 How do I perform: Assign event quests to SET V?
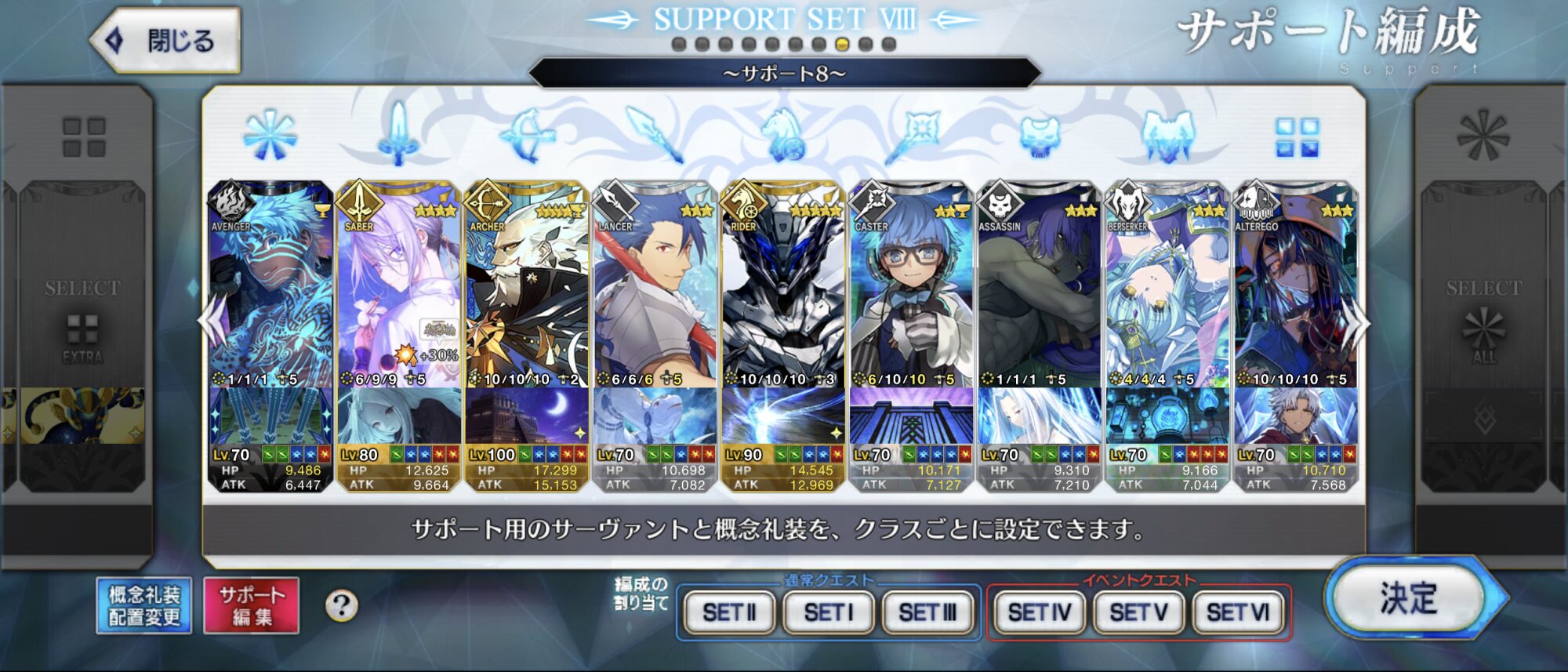[x=1138, y=612]
